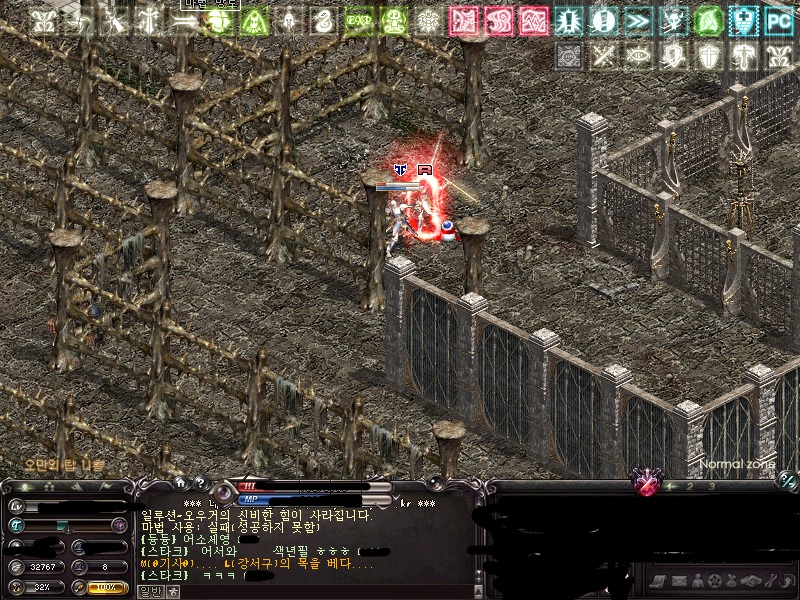Select the eye buff icon
The width and height of the screenshot is (800, 600).
coord(637,55)
